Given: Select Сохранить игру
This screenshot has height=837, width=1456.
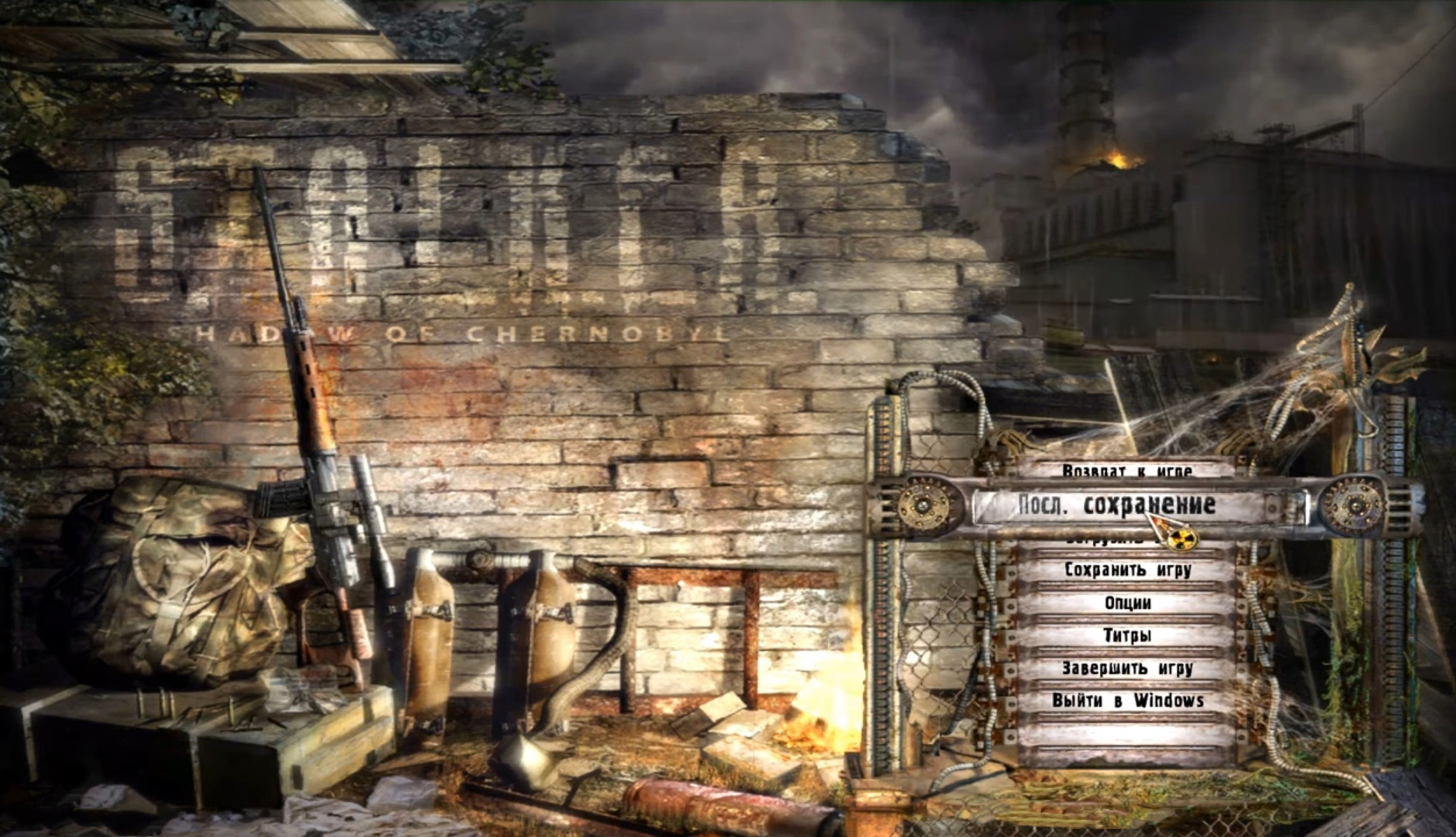Looking at the screenshot, I should click(x=1127, y=570).
